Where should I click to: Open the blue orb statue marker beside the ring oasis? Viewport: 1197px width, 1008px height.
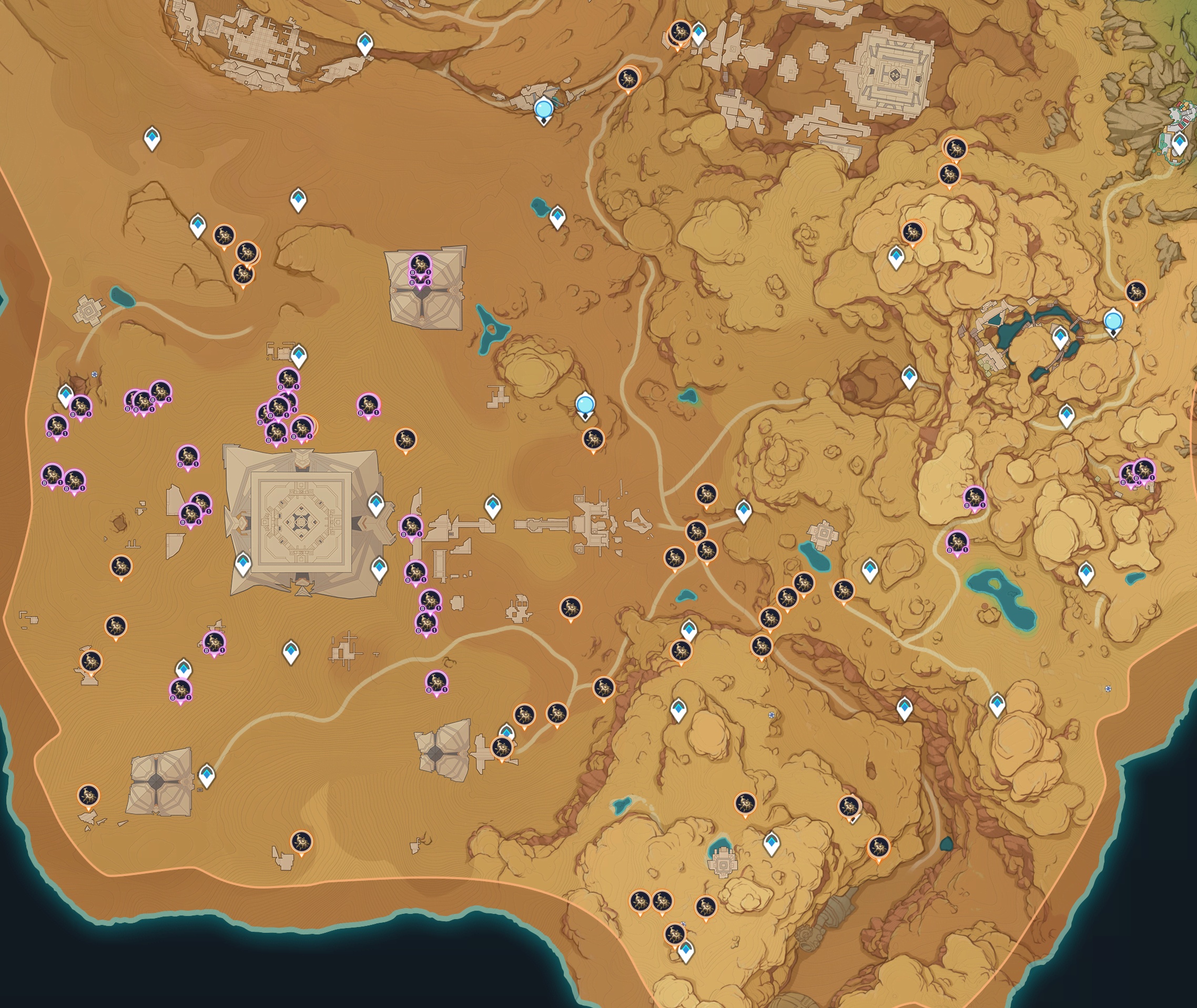pos(1112,321)
